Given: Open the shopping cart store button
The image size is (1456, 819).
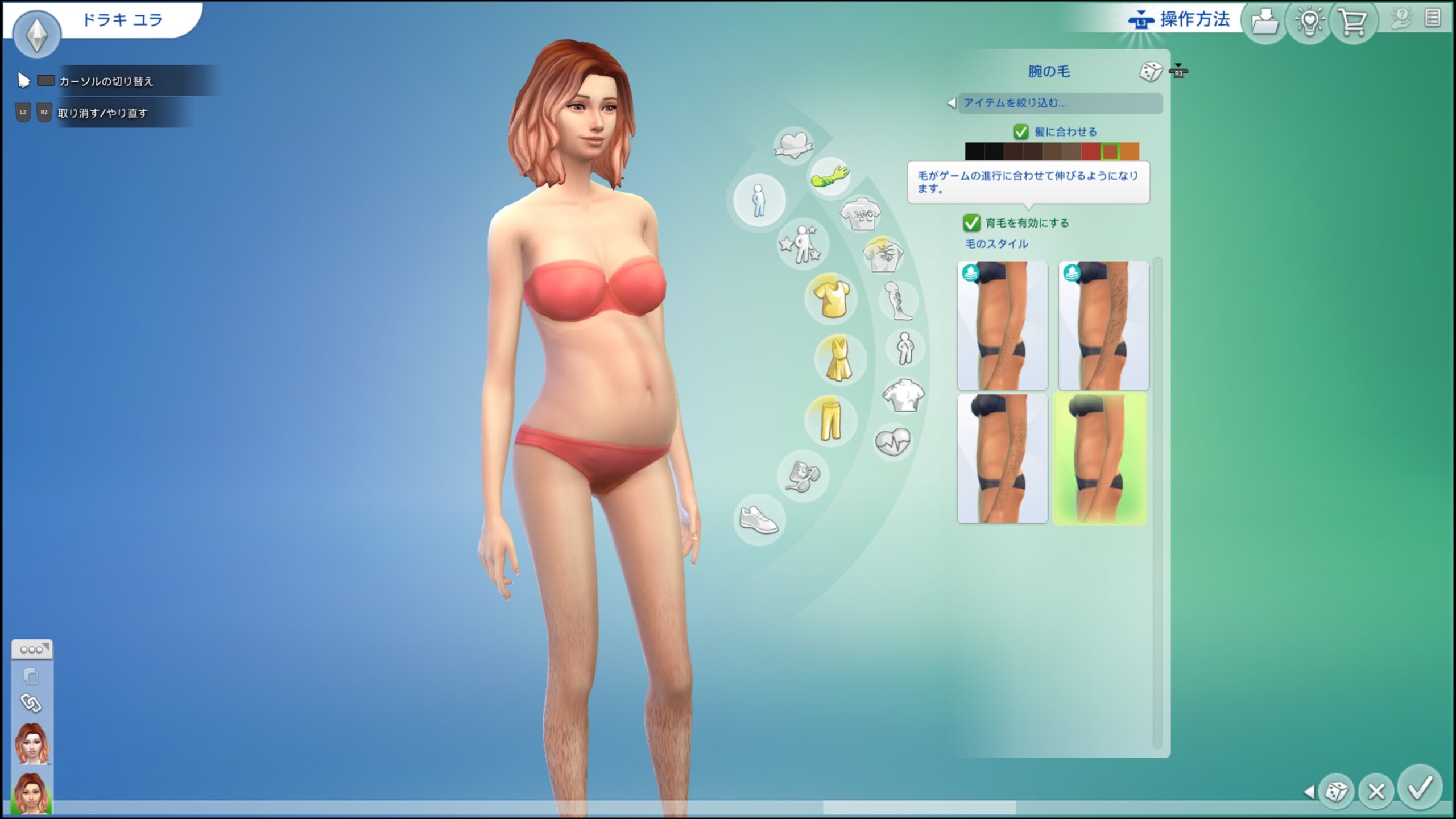Looking at the screenshot, I should click(x=1352, y=23).
